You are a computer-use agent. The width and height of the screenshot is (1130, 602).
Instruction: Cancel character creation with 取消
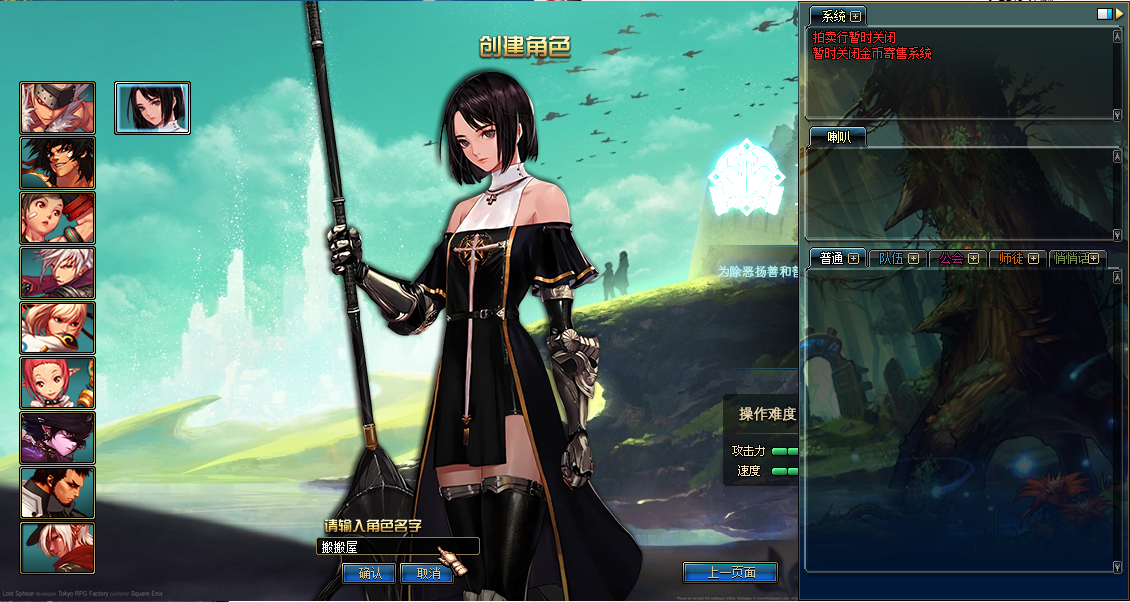[427, 574]
